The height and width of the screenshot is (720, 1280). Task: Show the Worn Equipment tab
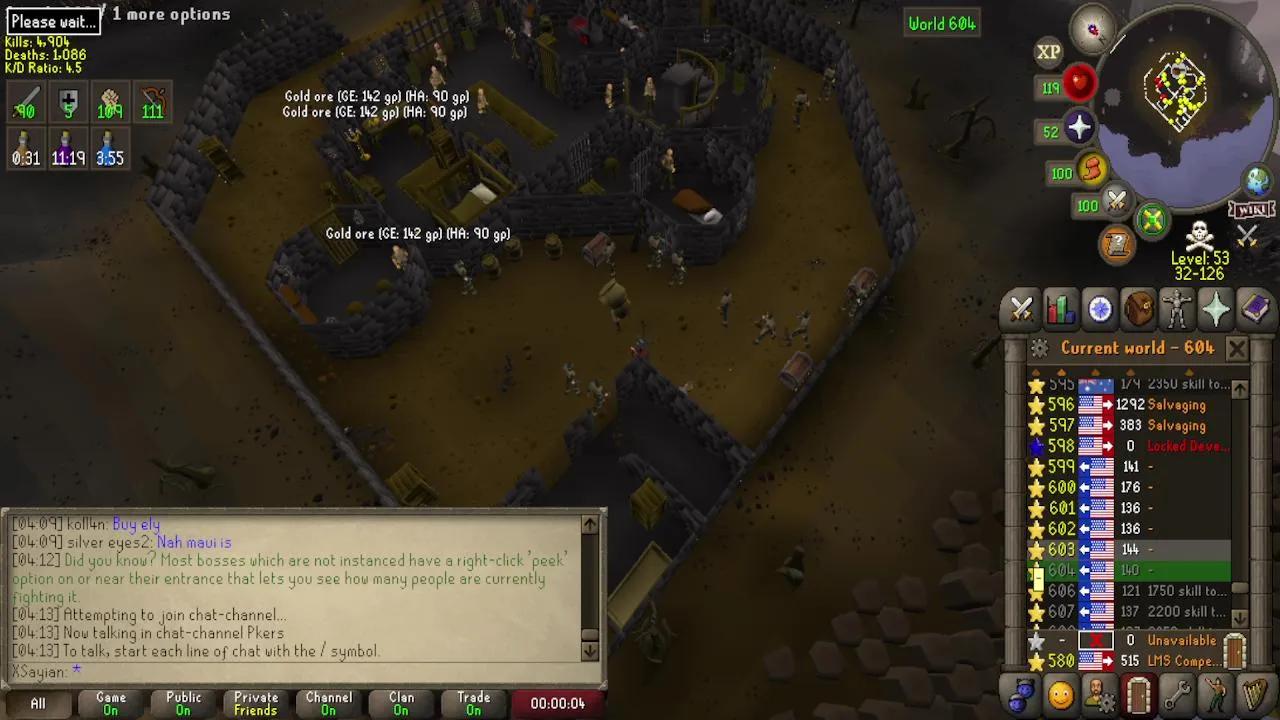(x=1178, y=310)
